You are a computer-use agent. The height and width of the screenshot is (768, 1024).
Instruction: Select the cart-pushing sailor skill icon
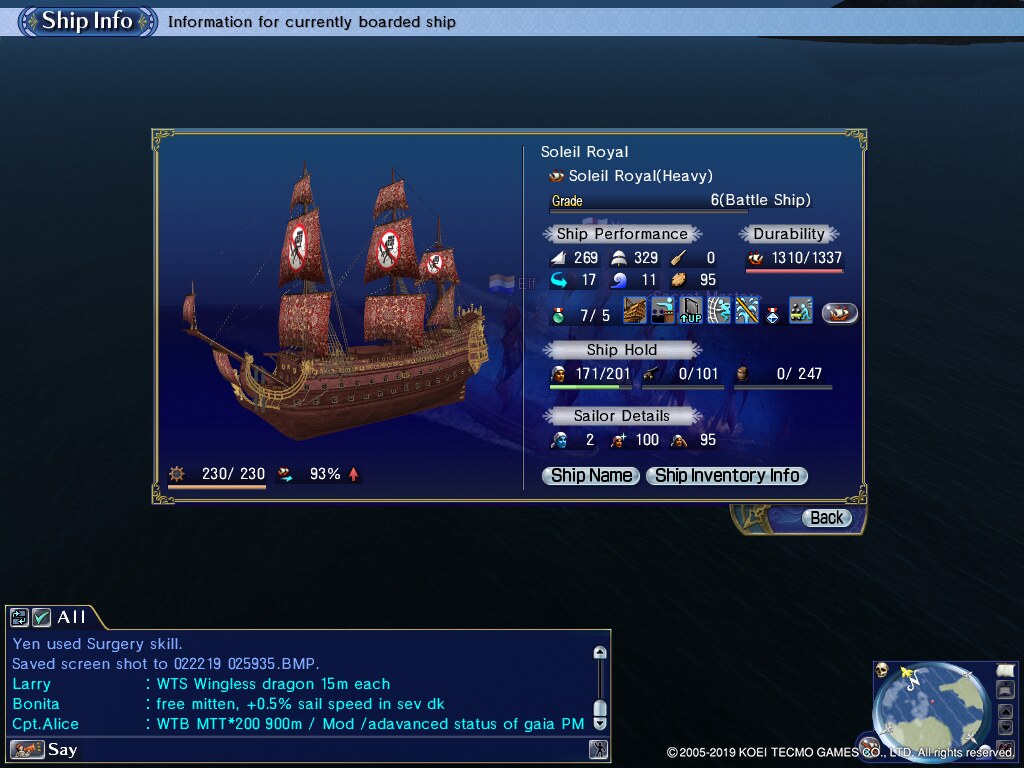(x=800, y=311)
